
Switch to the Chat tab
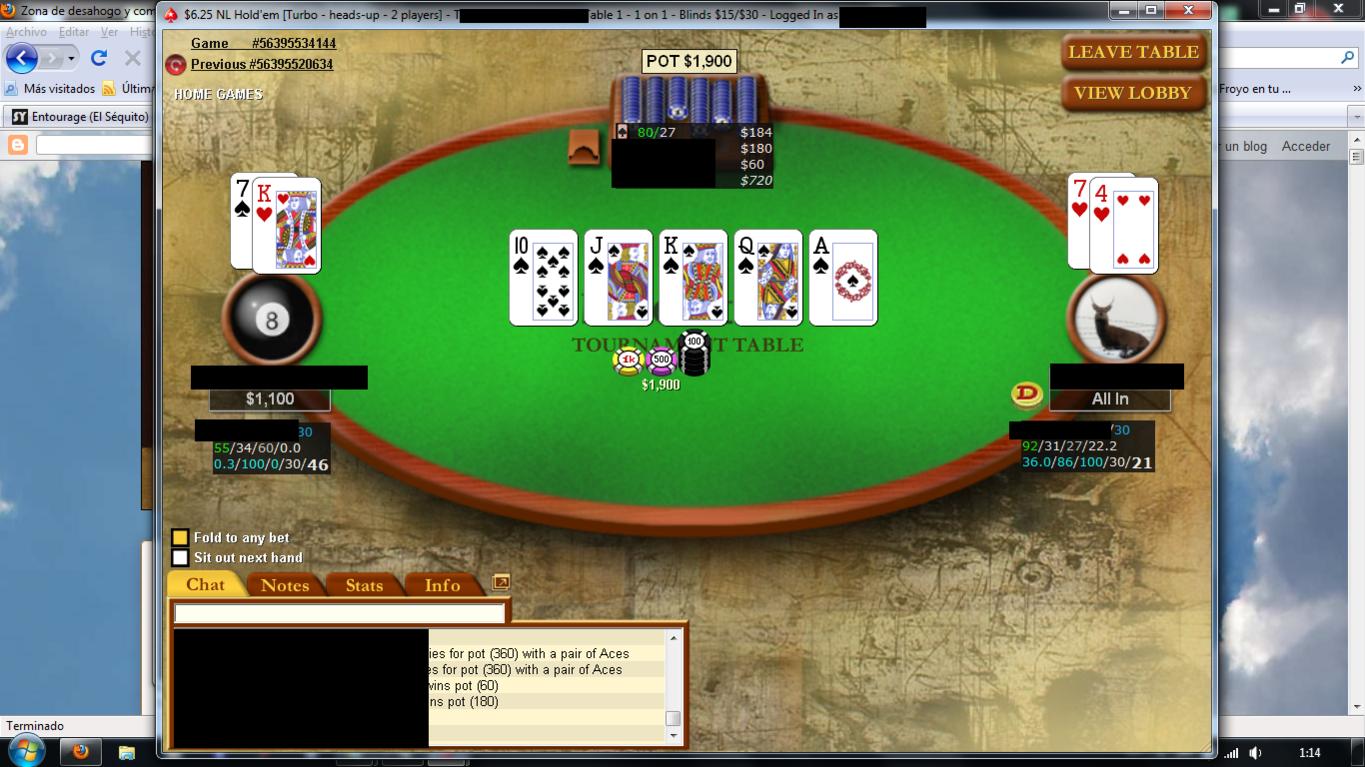(x=205, y=585)
